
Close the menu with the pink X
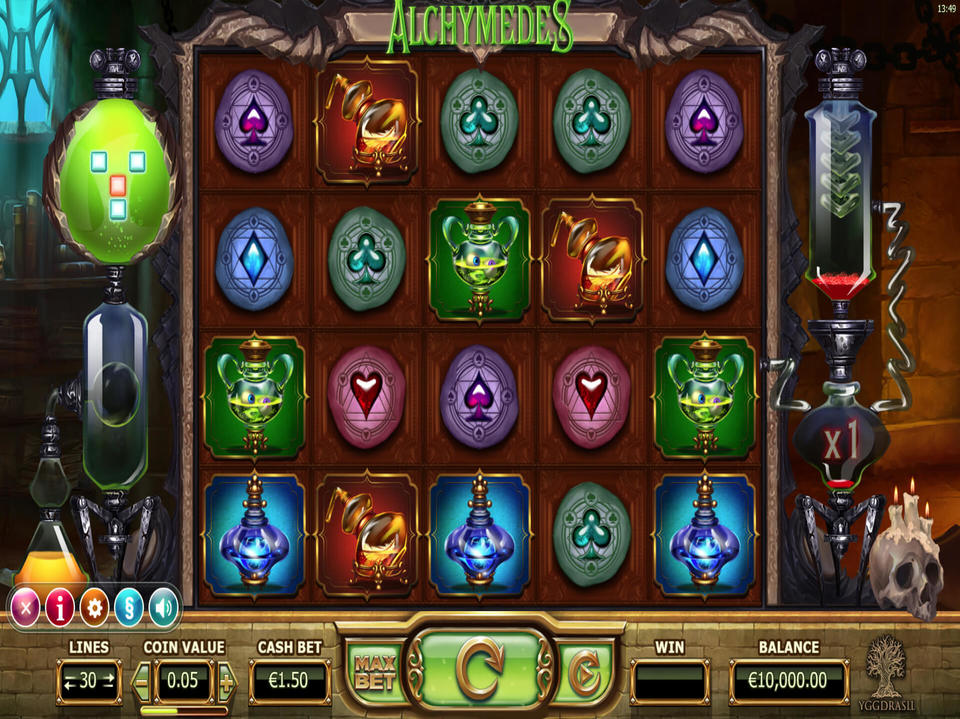click(x=26, y=606)
